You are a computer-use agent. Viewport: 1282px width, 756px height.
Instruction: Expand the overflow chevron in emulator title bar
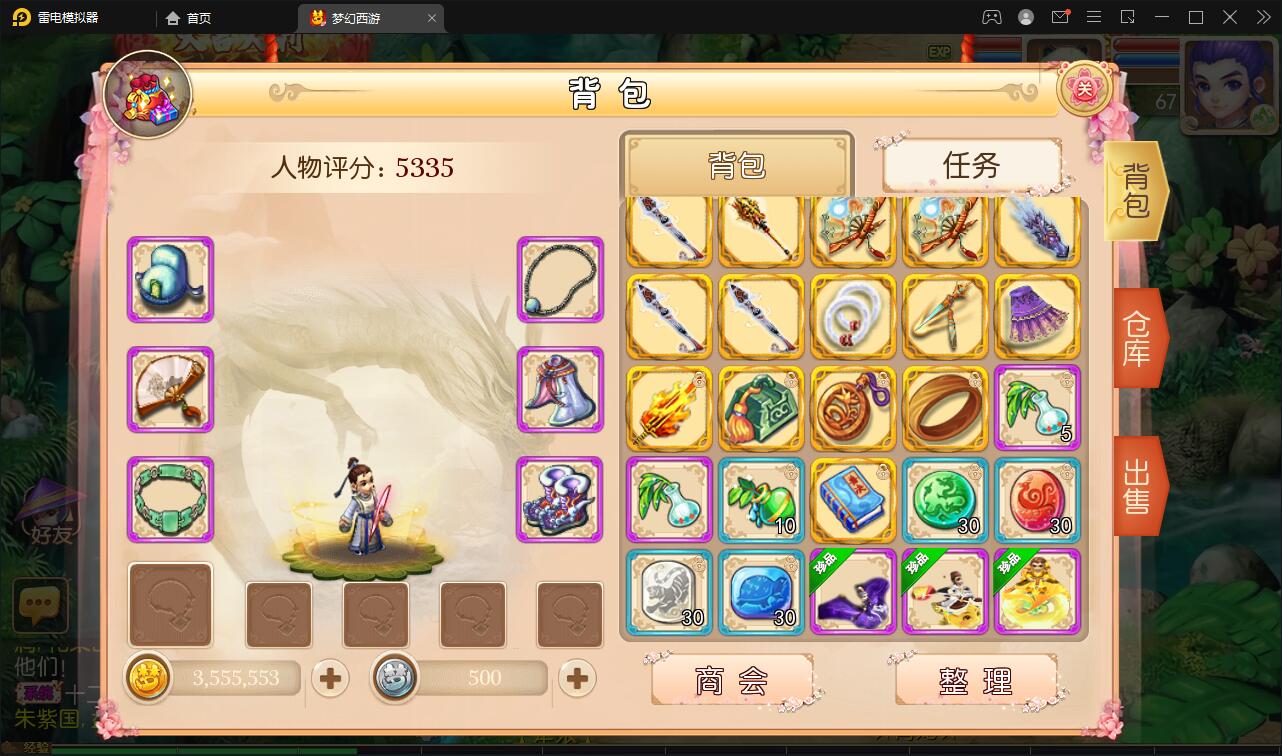coord(1262,17)
